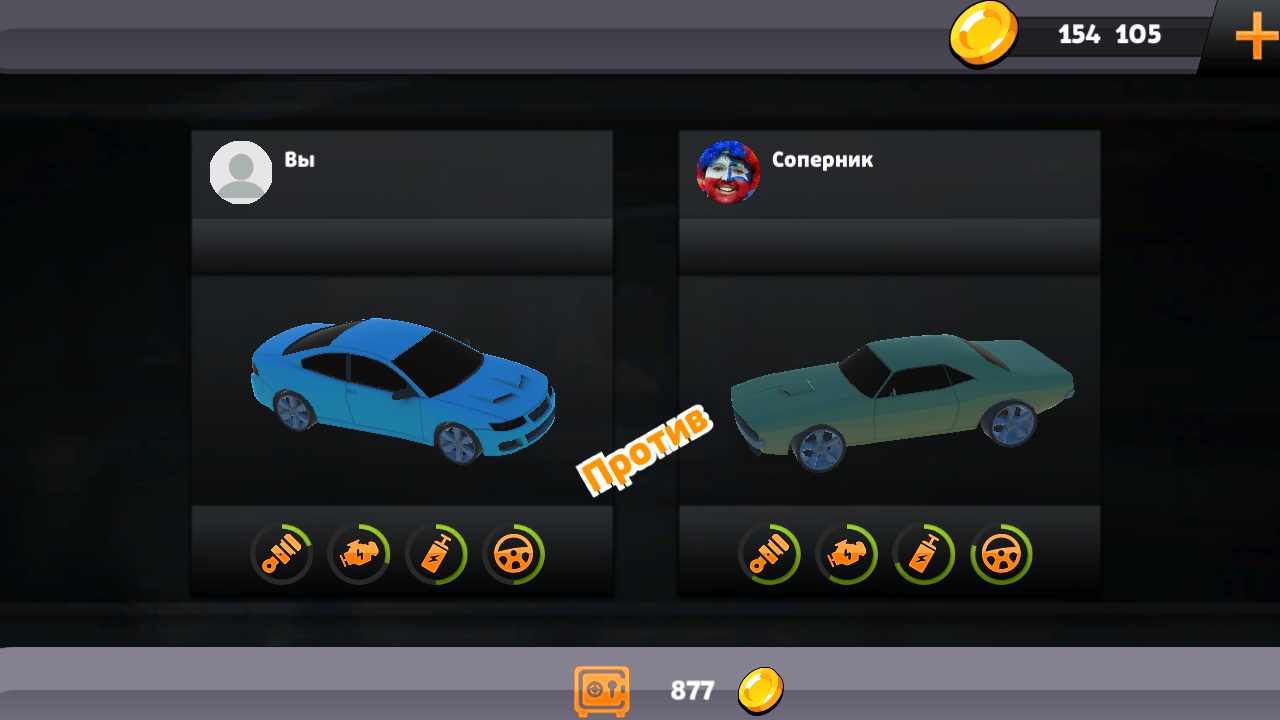Click the 'Вы' player panel header

[x=299, y=158]
